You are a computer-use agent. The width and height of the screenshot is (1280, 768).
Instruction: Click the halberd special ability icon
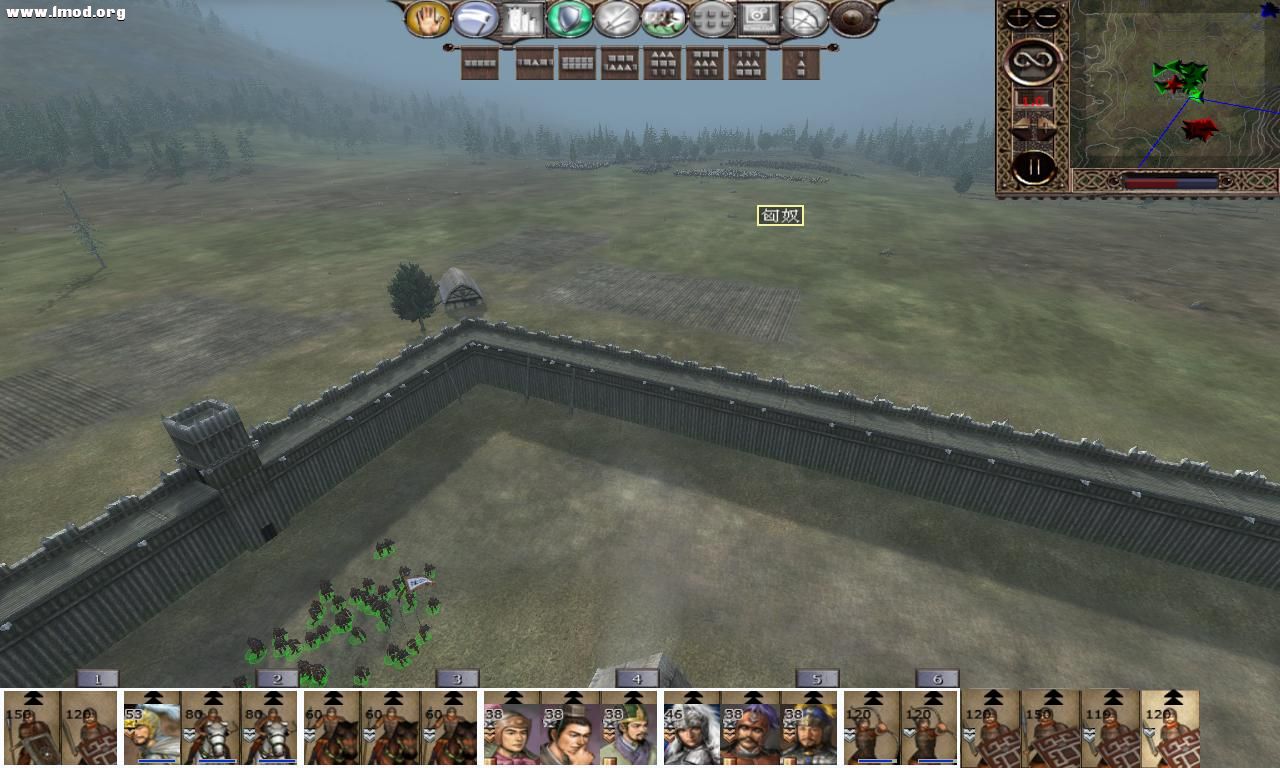pos(476,20)
